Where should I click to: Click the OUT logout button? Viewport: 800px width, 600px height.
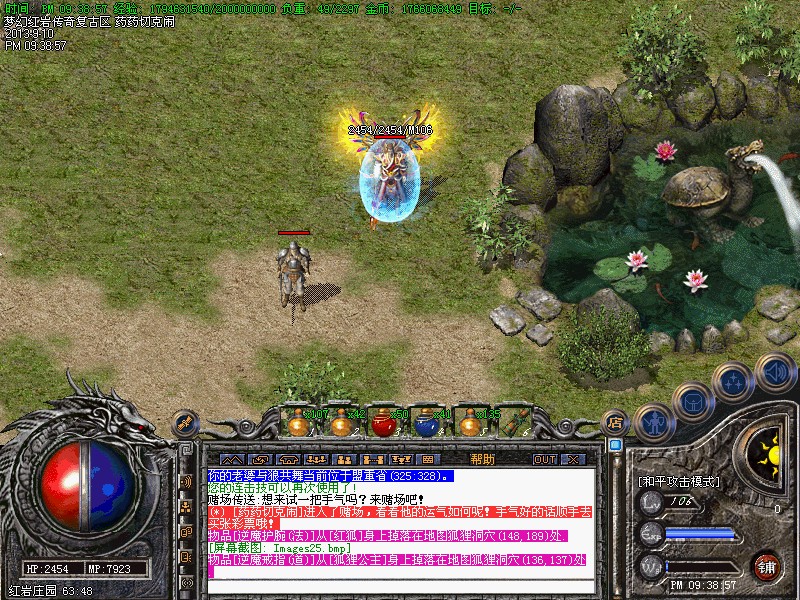pyautogui.click(x=544, y=459)
